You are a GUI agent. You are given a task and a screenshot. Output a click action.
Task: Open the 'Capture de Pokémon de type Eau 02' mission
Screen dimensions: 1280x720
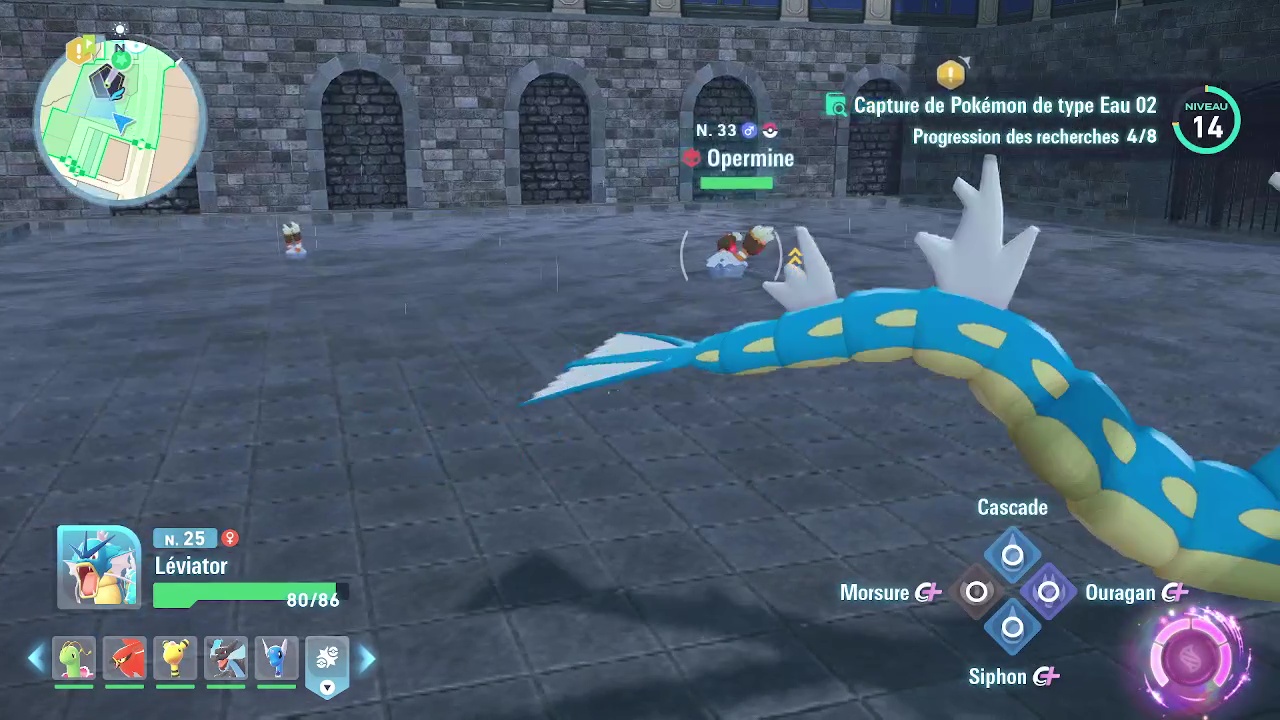pos(1005,105)
